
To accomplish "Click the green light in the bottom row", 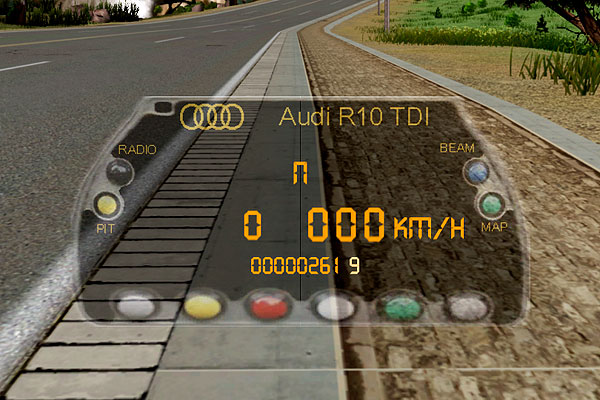I will click(402, 307).
